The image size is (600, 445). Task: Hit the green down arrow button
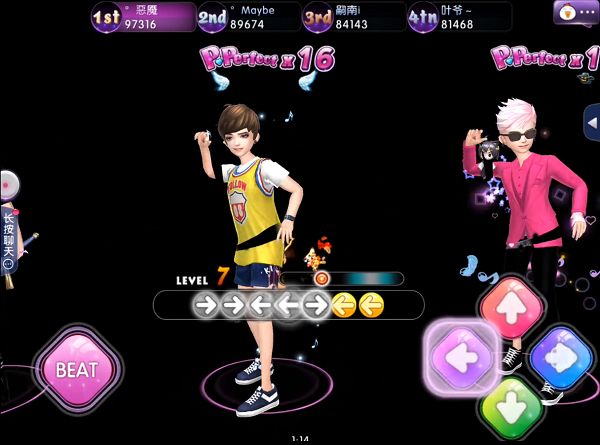coord(510,407)
